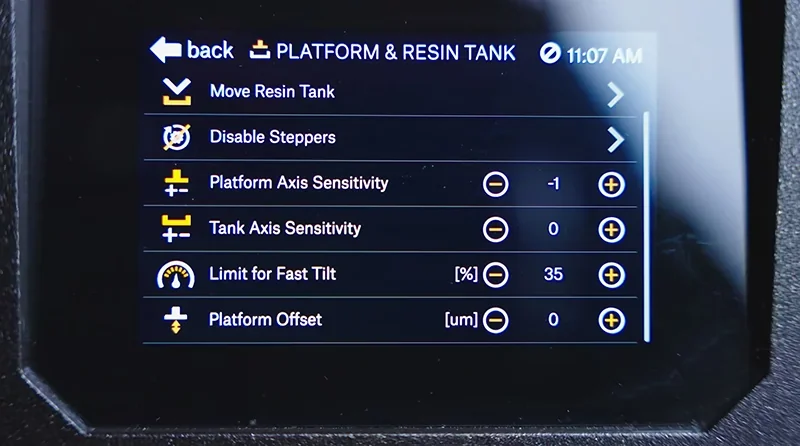This screenshot has width=800, height=446.
Task: Decrease the Platform Offset value
Action: (495, 320)
